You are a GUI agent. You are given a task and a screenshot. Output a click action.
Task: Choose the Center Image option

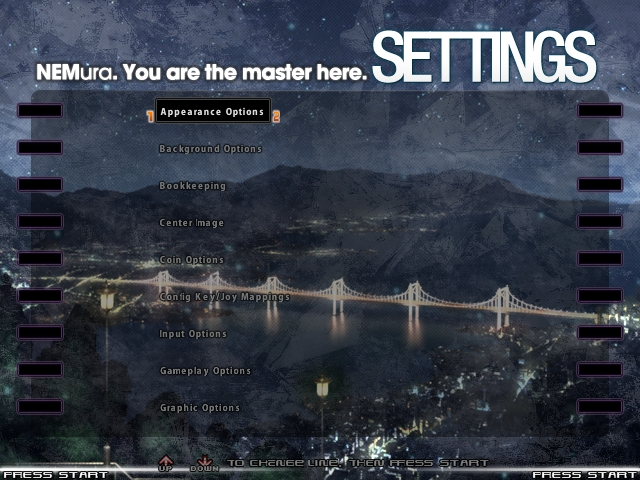(192, 223)
